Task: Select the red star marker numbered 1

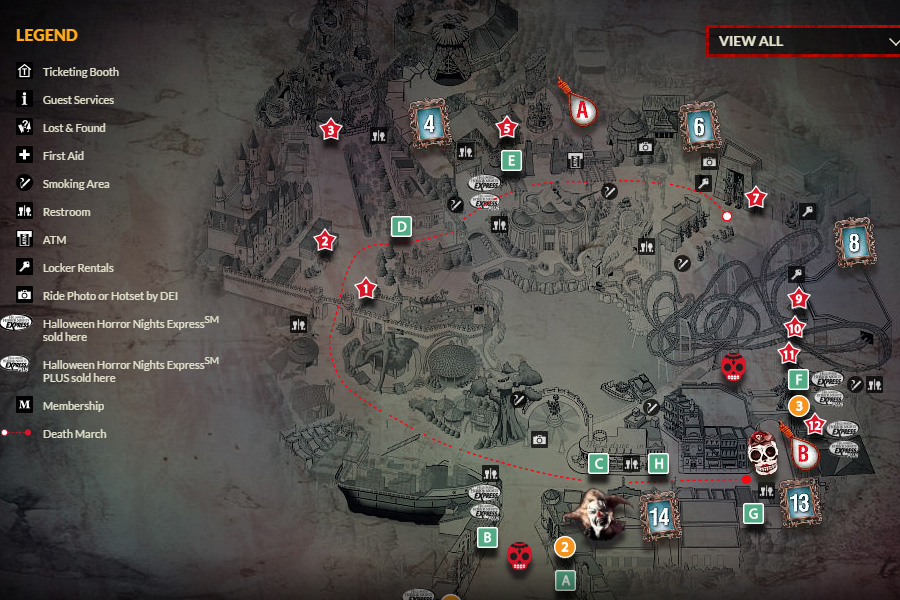Action: (x=365, y=290)
